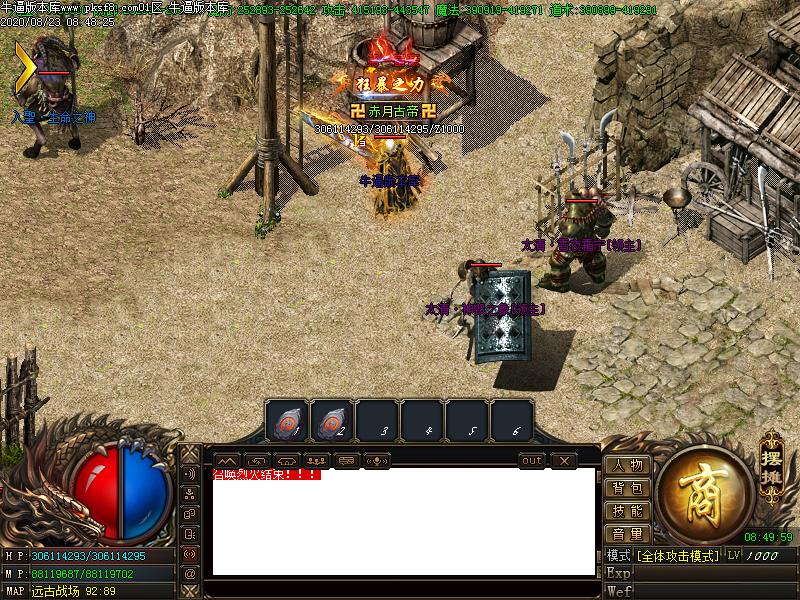800x600 pixels.
Task: Close the chat panel with the X button
Action: tap(564, 460)
